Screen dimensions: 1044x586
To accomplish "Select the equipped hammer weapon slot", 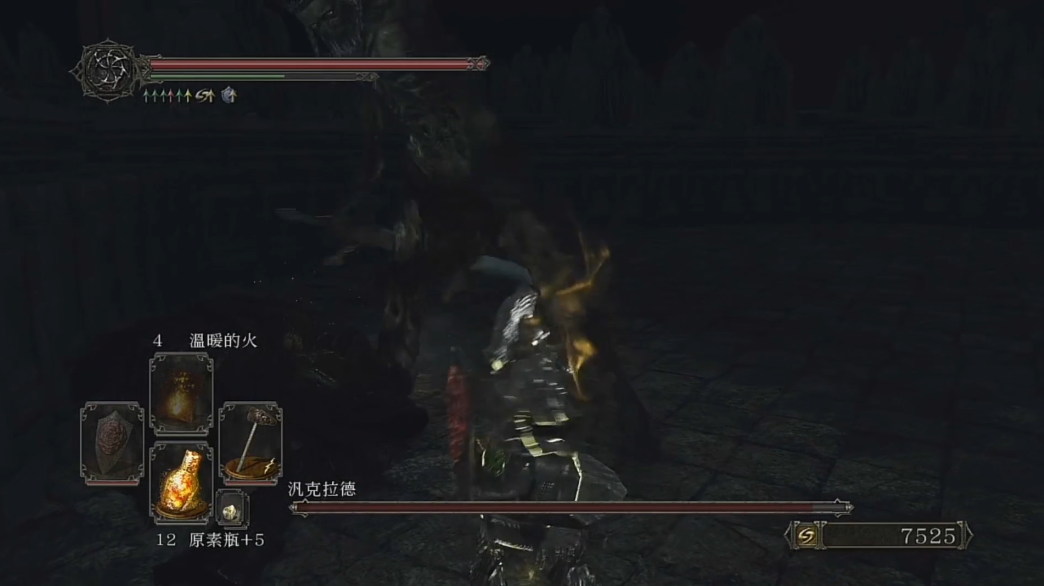I will coord(250,442).
